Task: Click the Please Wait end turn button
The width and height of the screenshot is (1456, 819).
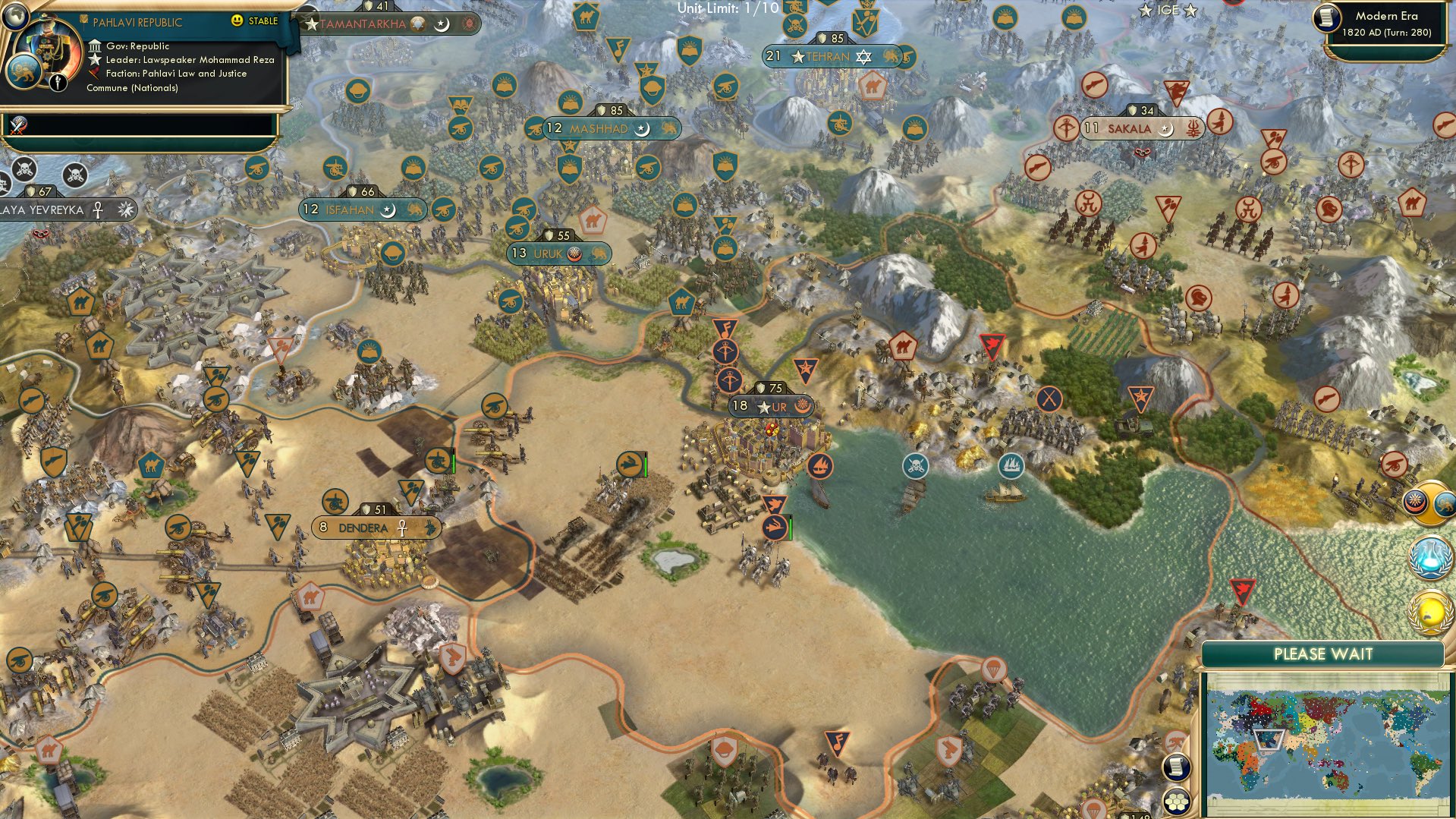Action: coord(1322,654)
